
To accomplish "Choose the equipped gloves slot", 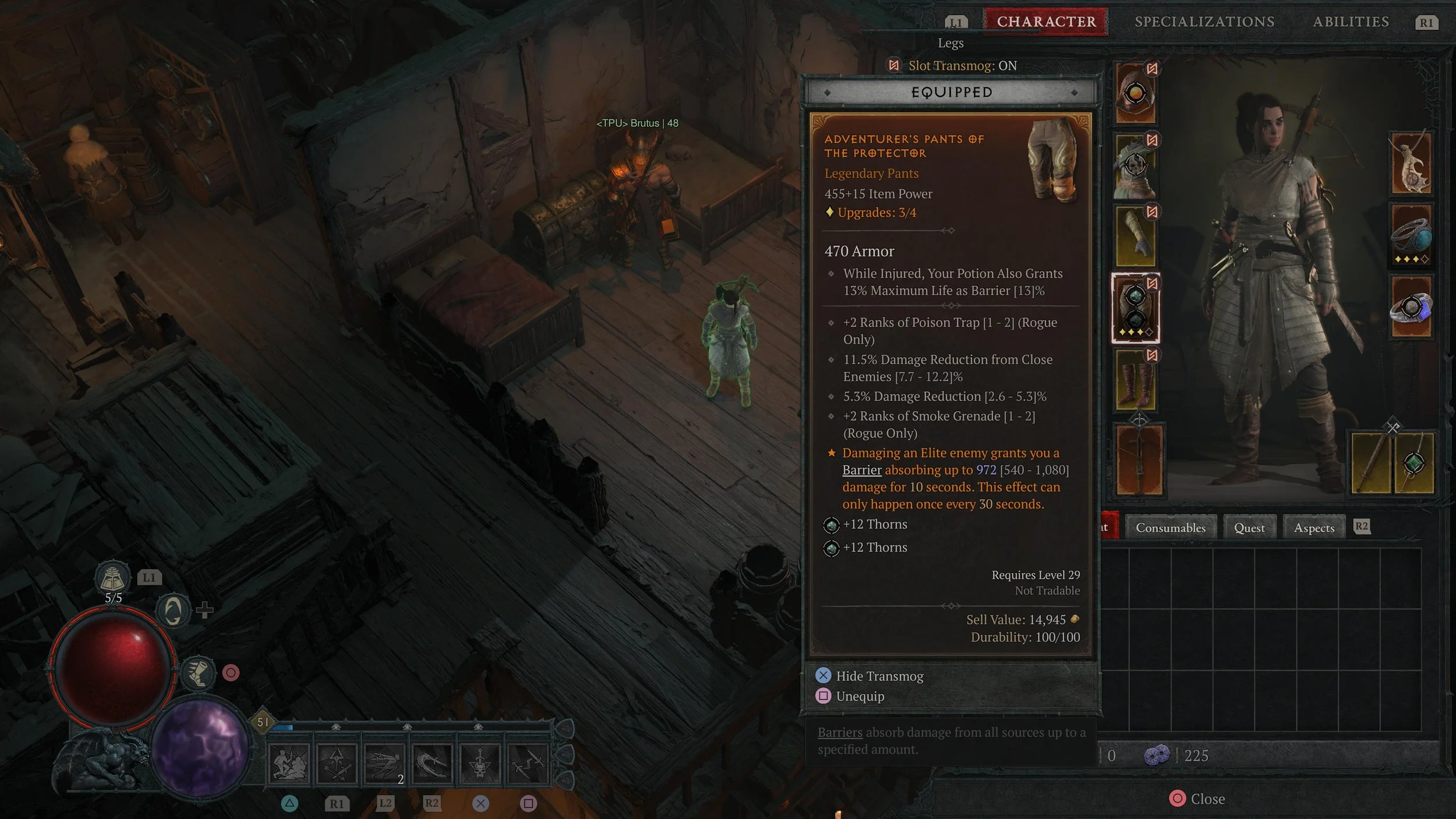I will click(1135, 236).
